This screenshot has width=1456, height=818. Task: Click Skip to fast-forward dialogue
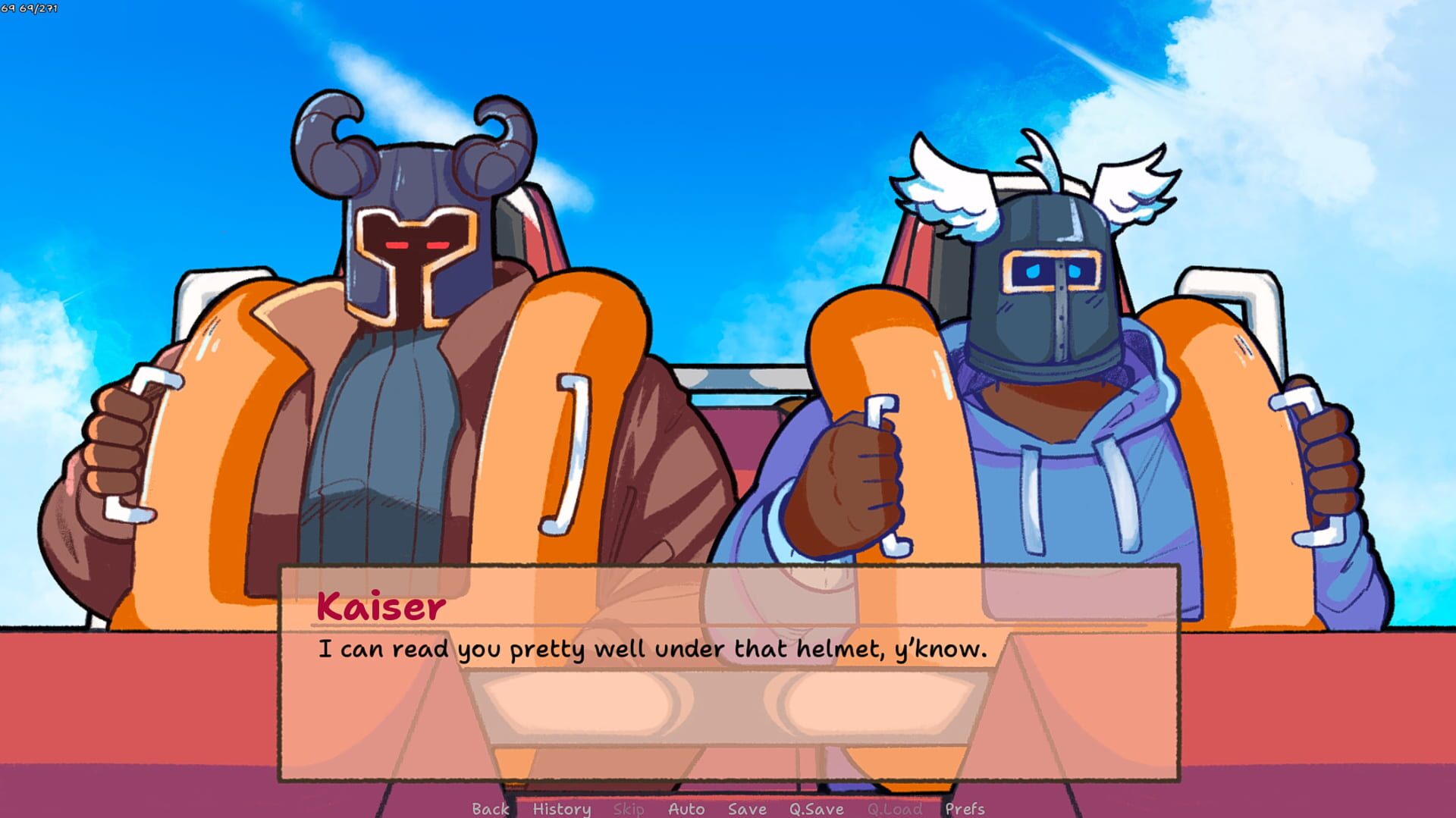click(x=630, y=809)
